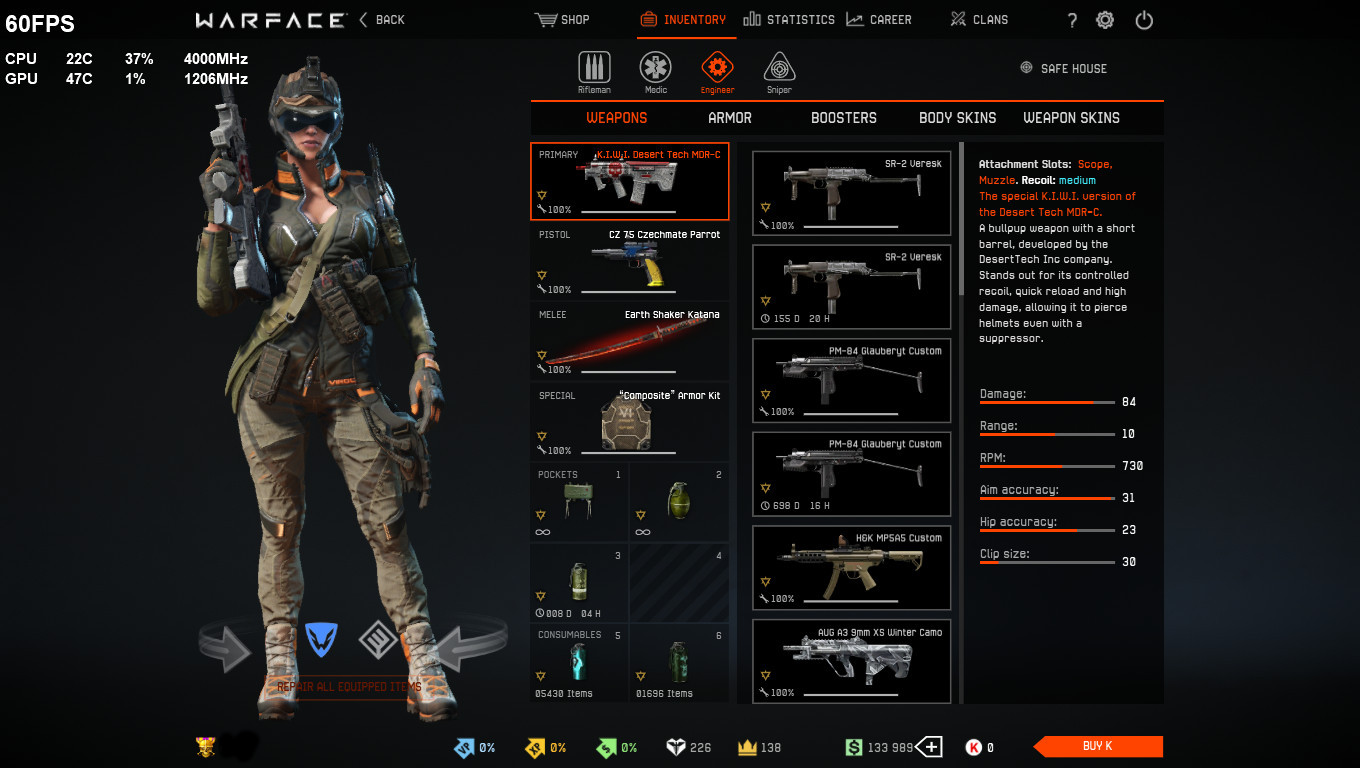Open the Clans menu
Viewport: 1360px width, 768px height.
click(979, 20)
